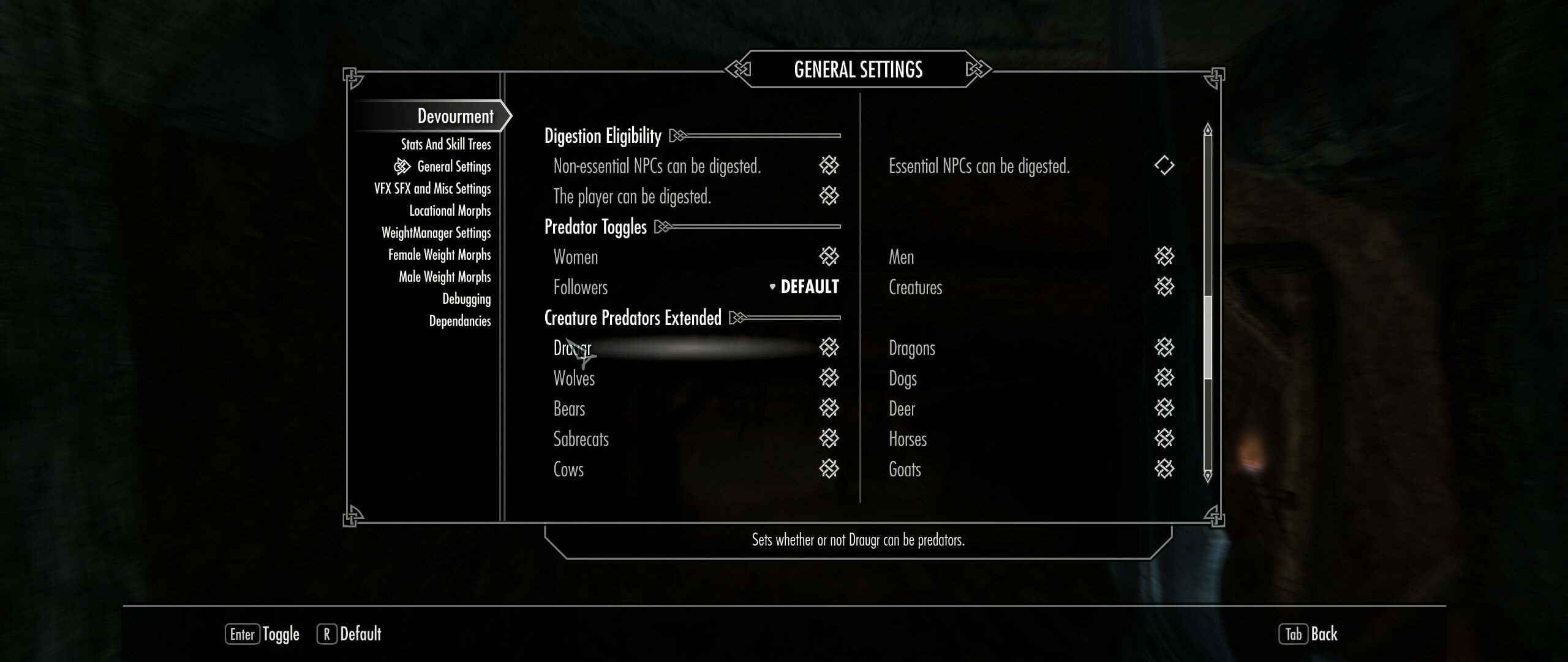Click the Sabrecats toggle glyph icon

pyautogui.click(x=830, y=439)
